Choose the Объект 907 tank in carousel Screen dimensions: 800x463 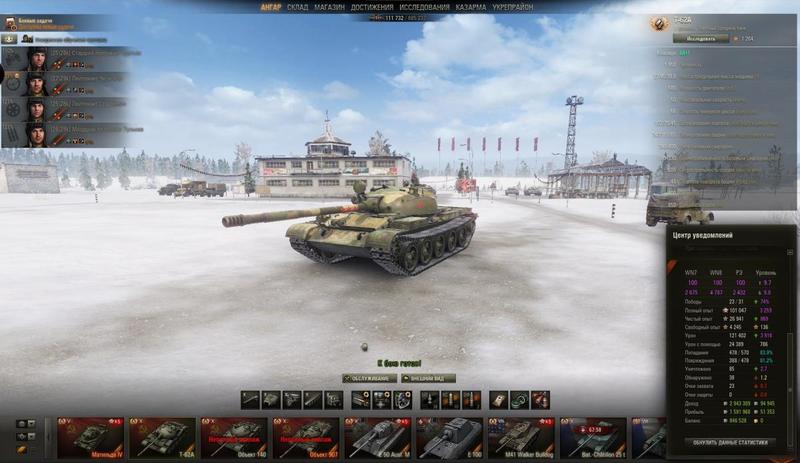[x=306, y=438]
